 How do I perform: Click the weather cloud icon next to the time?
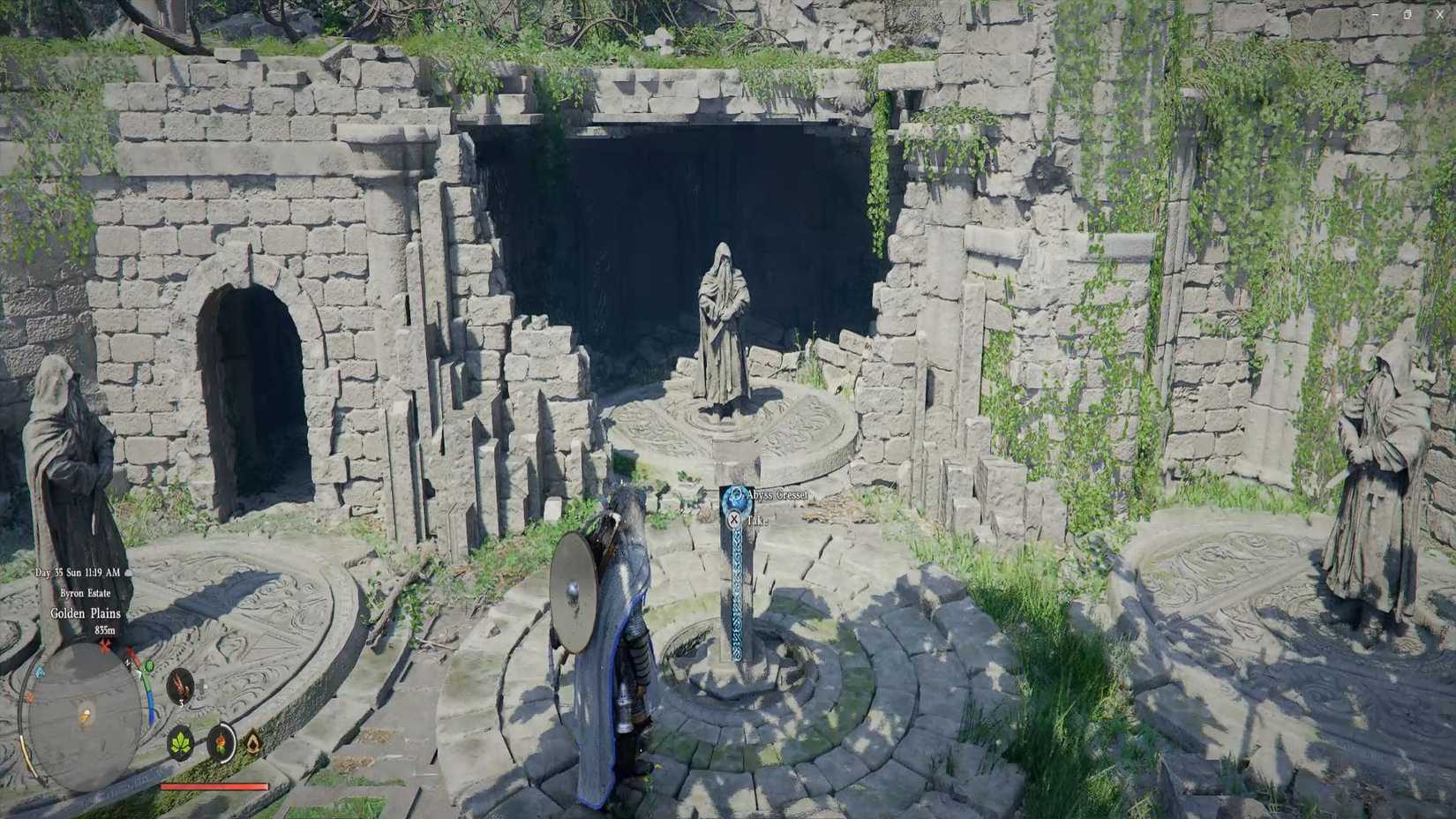point(128,574)
